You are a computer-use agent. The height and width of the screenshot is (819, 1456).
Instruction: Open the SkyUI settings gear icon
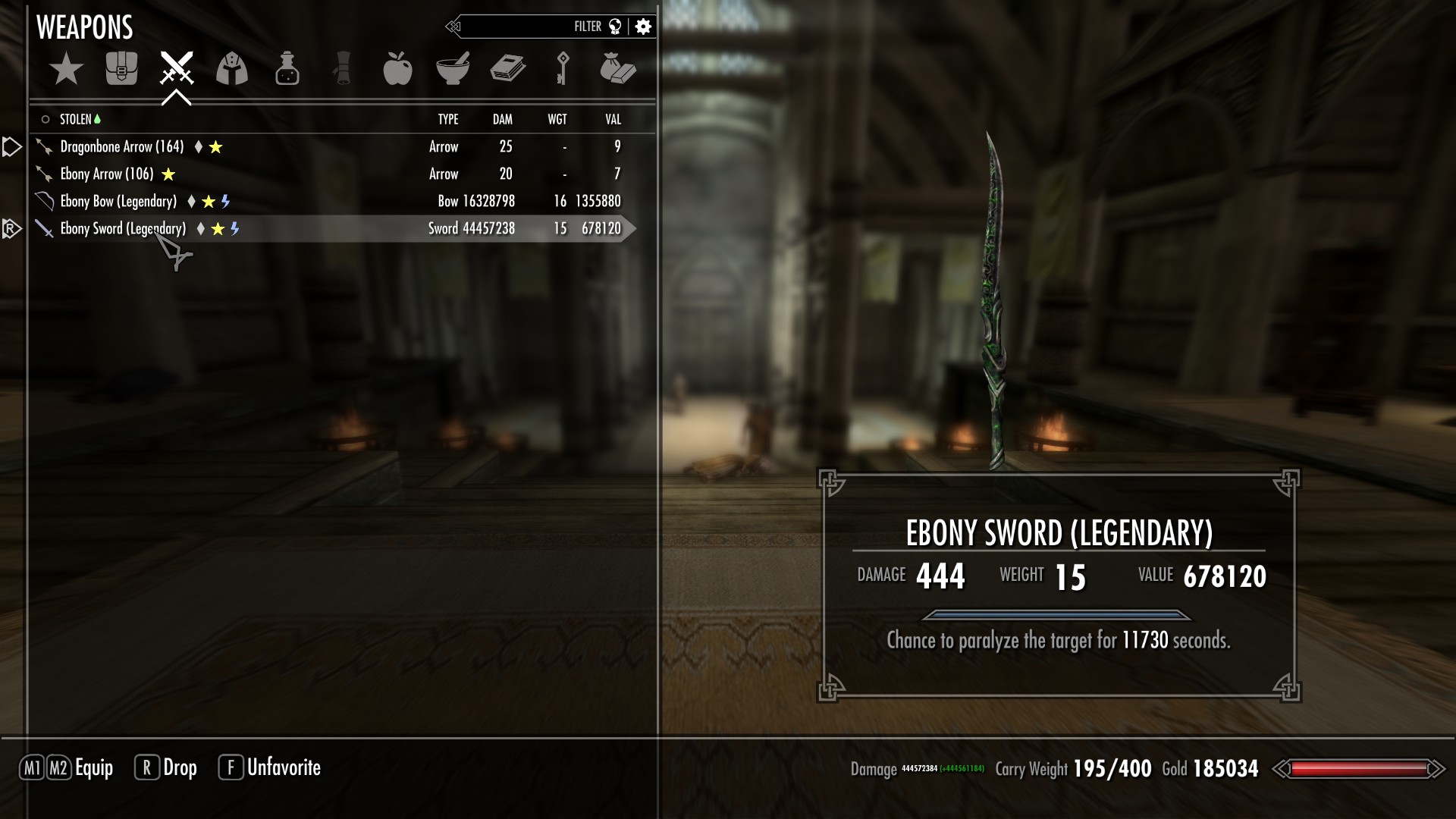point(642,25)
